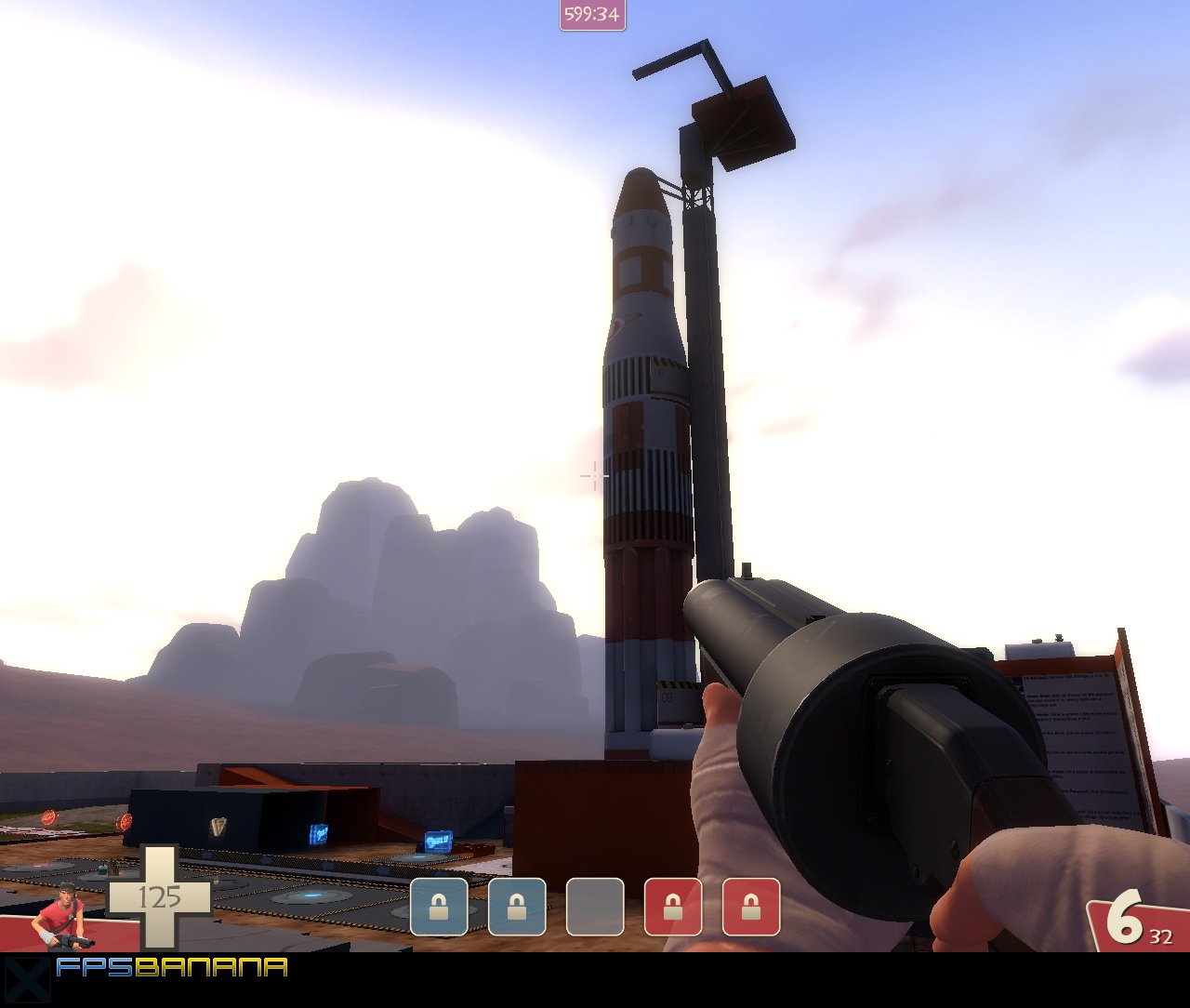This screenshot has height=1008, width=1190.
Task: Expand the match timer showing 599:34
Action: coord(591,15)
